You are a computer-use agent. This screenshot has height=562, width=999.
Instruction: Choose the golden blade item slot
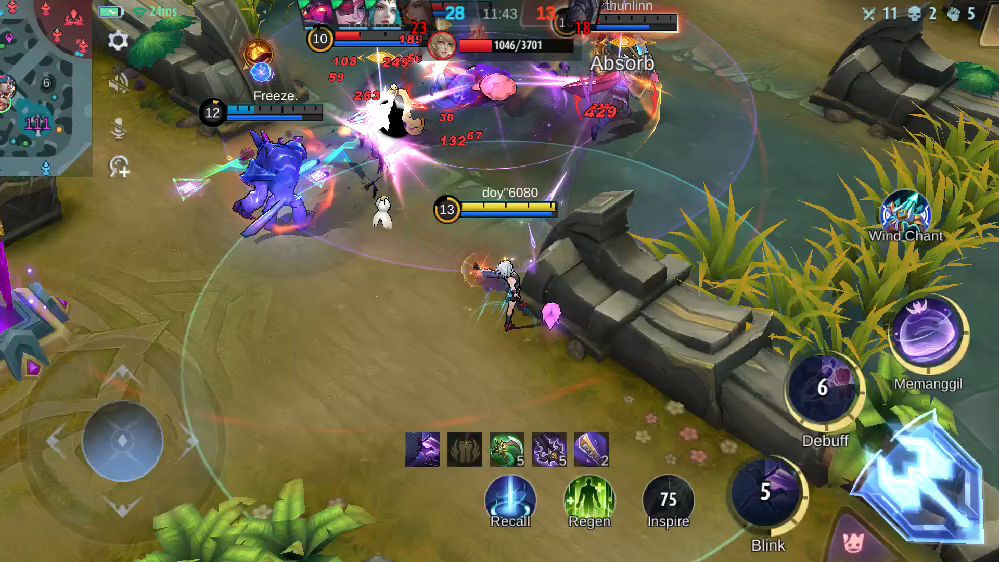[591, 450]
